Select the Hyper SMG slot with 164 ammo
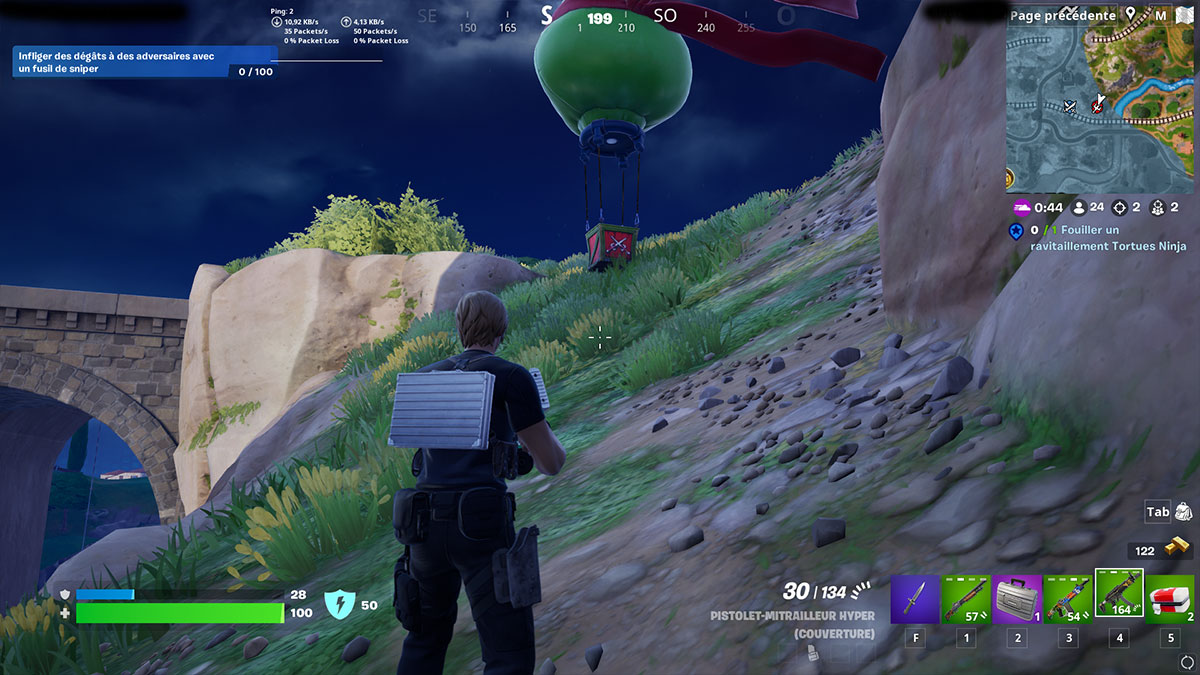Image resolution: width=1200 pixels, height=675 pixels. click(x=1119, y=596)
